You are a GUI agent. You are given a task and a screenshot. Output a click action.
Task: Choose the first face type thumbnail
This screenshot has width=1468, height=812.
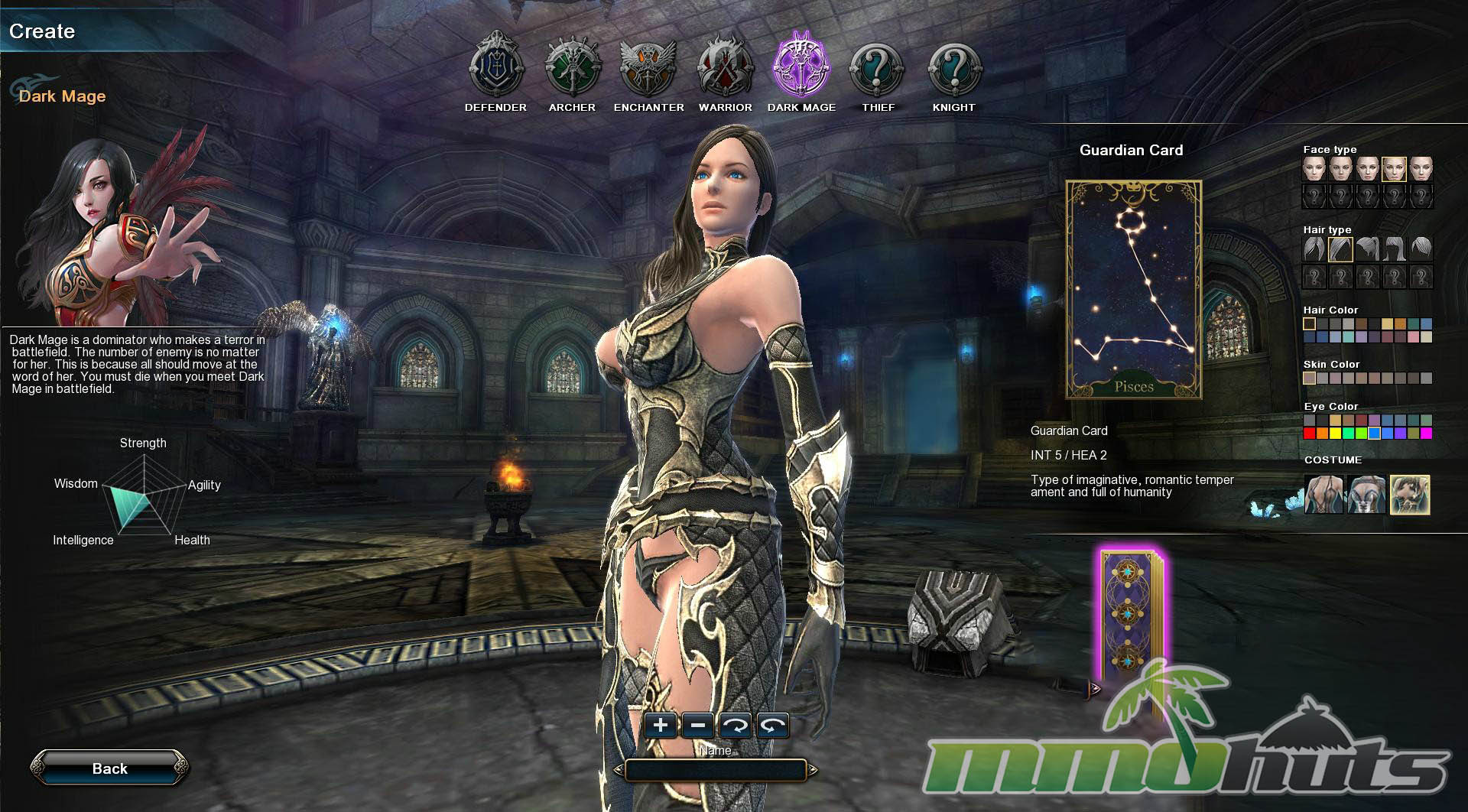coord(1314,169)
